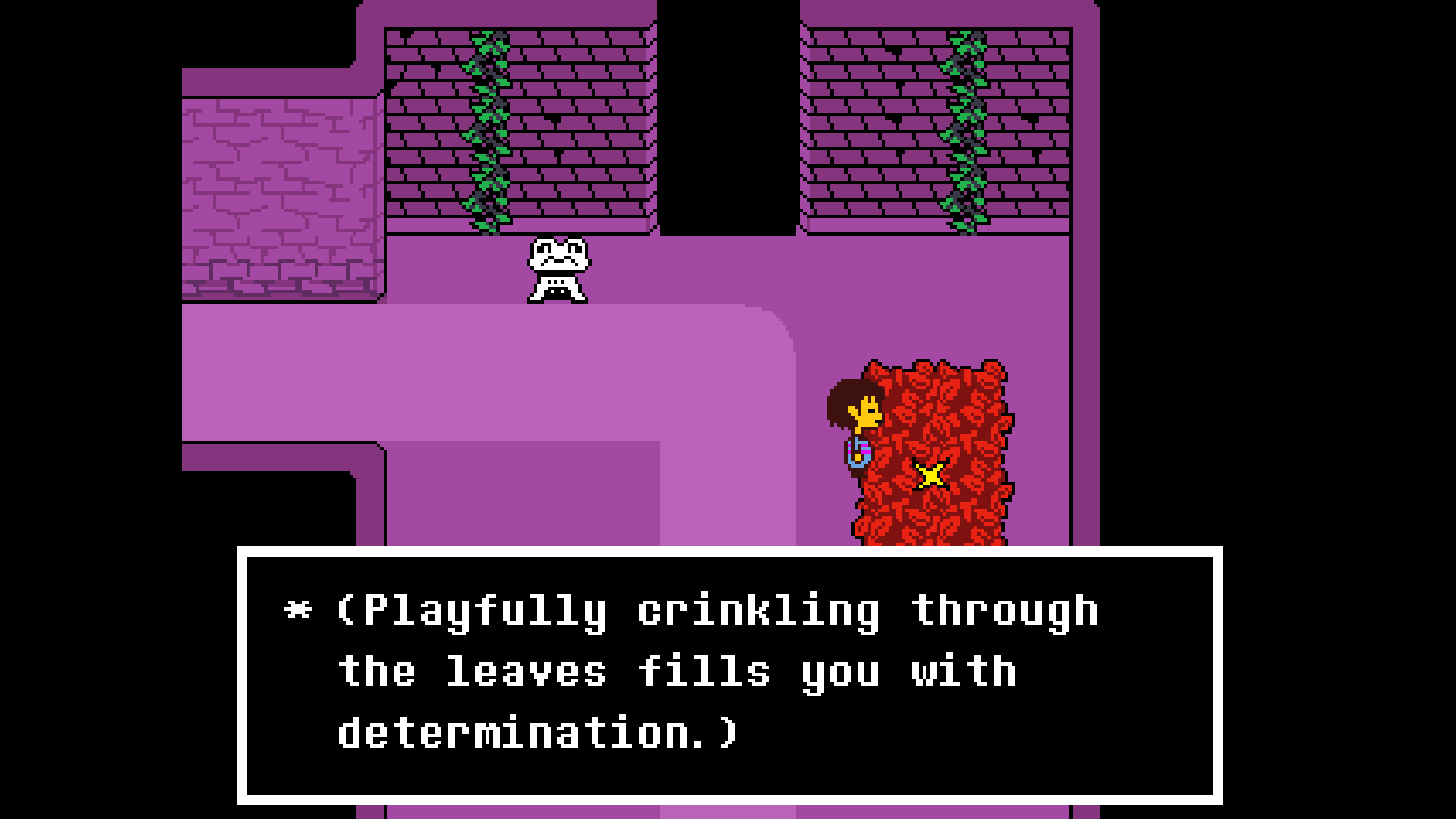The image size is (1456, 819).
Task: Click the word 'leaves' in the dialogue box
Action: pos(531,669)
